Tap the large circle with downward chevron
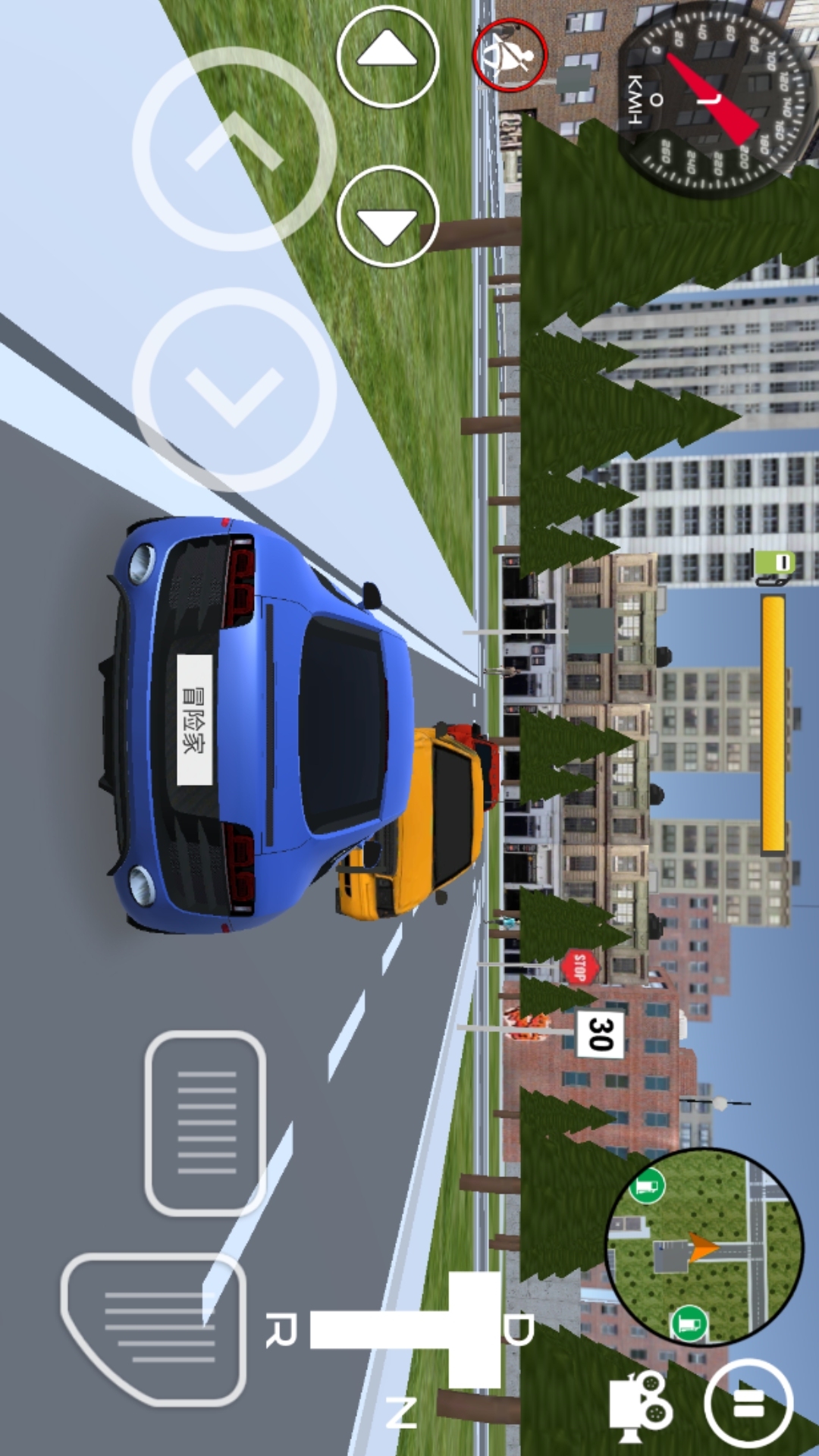 [x=234, y=389]
